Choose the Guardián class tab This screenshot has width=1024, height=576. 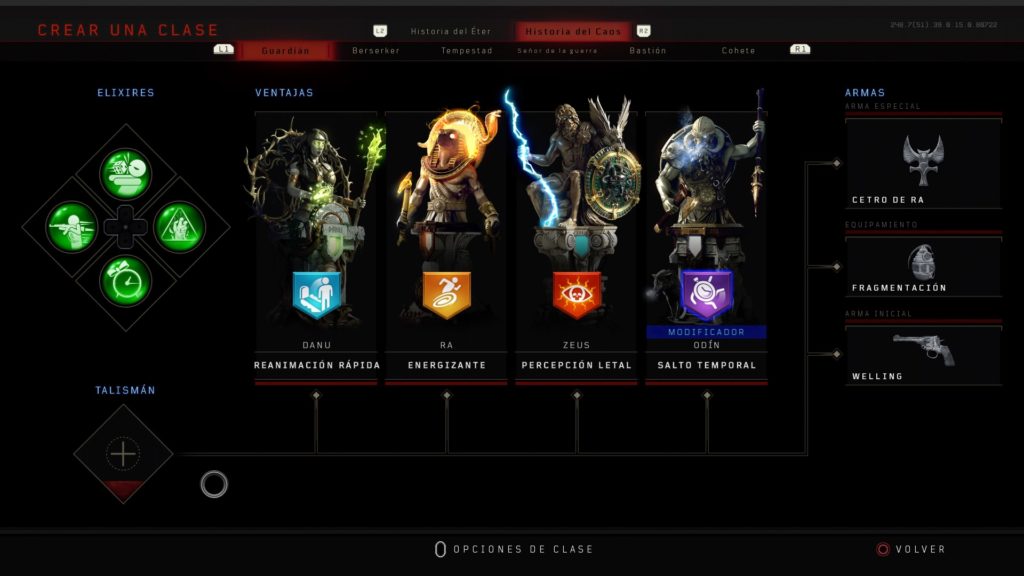(x=285, y=51)
